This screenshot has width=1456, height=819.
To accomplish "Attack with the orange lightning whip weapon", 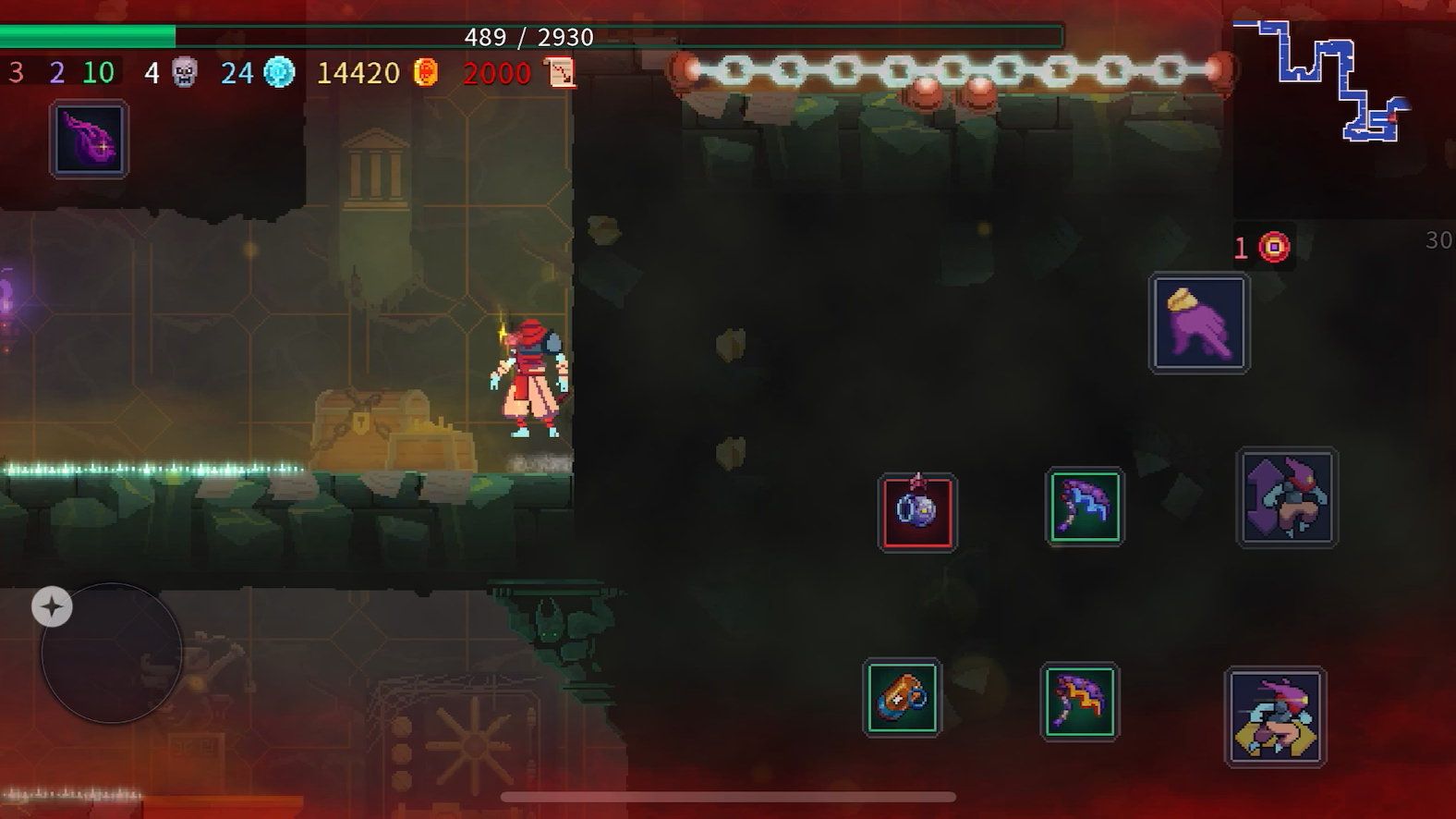I will pyautogui.click(x=1079, y=701).
